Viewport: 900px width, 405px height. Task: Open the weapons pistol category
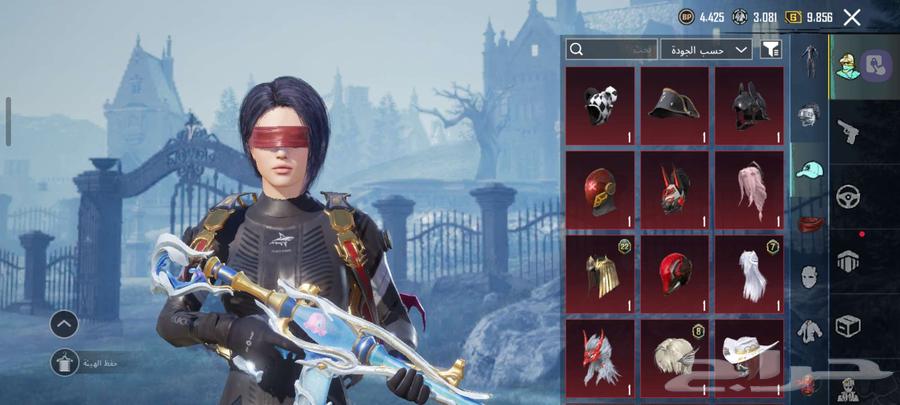(x=848, y=130)
